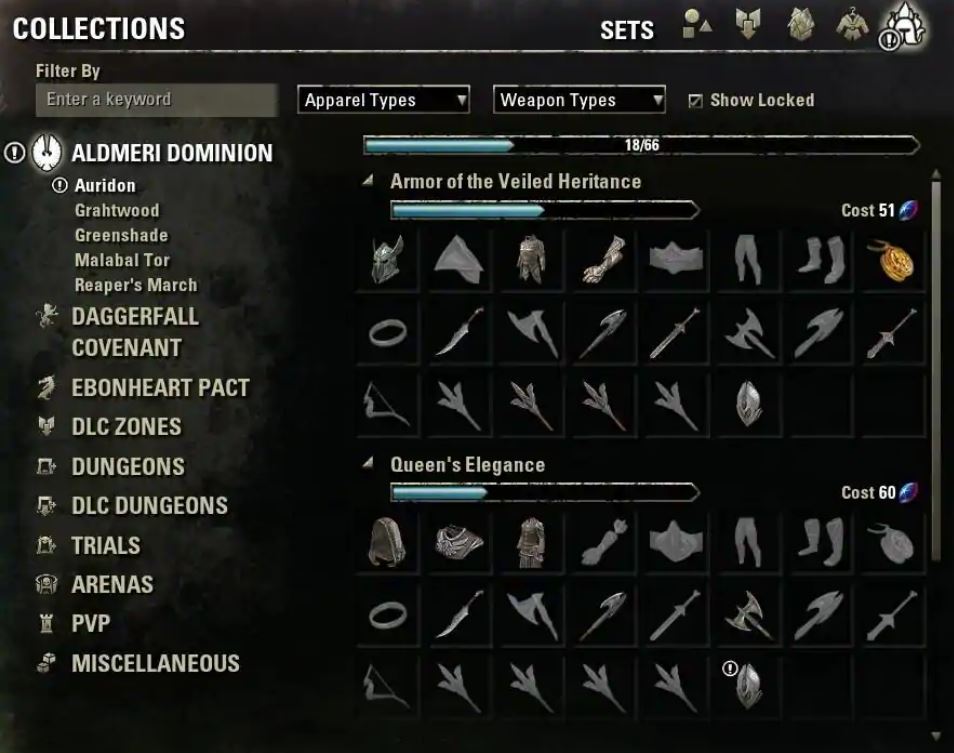Viewport: 954px width, 753px height.
Task: Open the Greenshade set list
Action: (121, 235)
